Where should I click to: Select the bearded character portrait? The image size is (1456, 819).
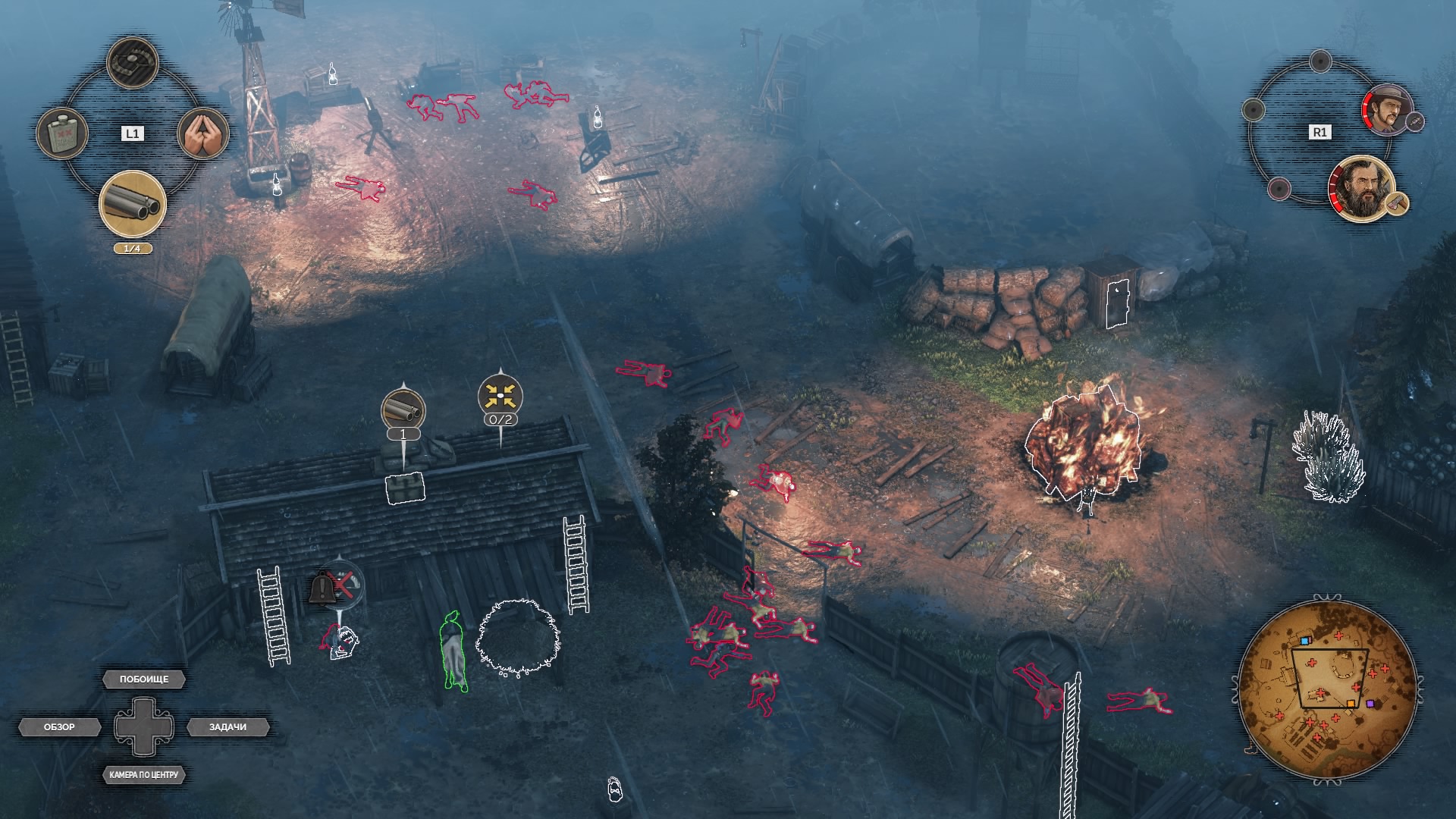click(x=1362, y=187)
